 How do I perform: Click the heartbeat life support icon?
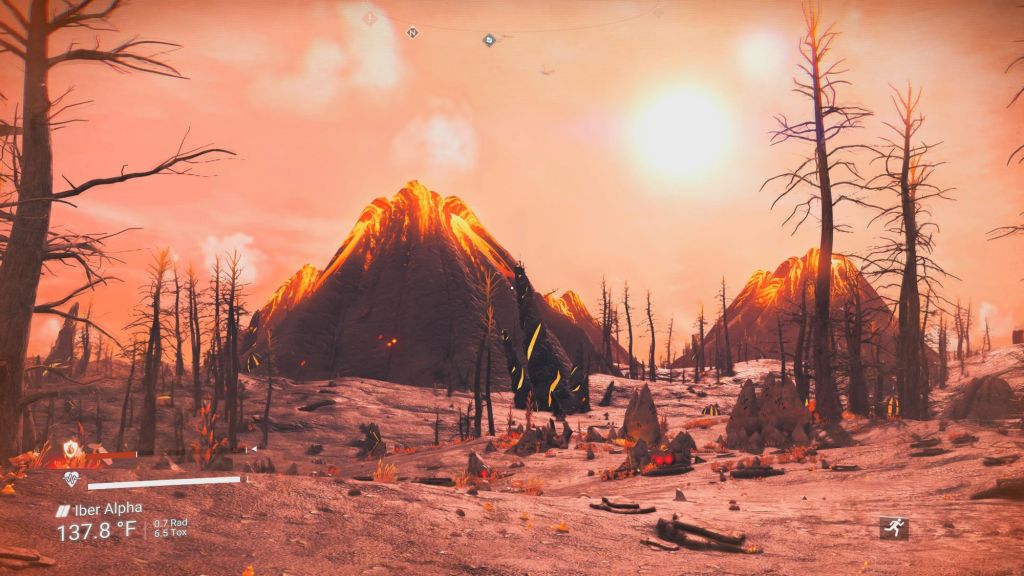70,480
